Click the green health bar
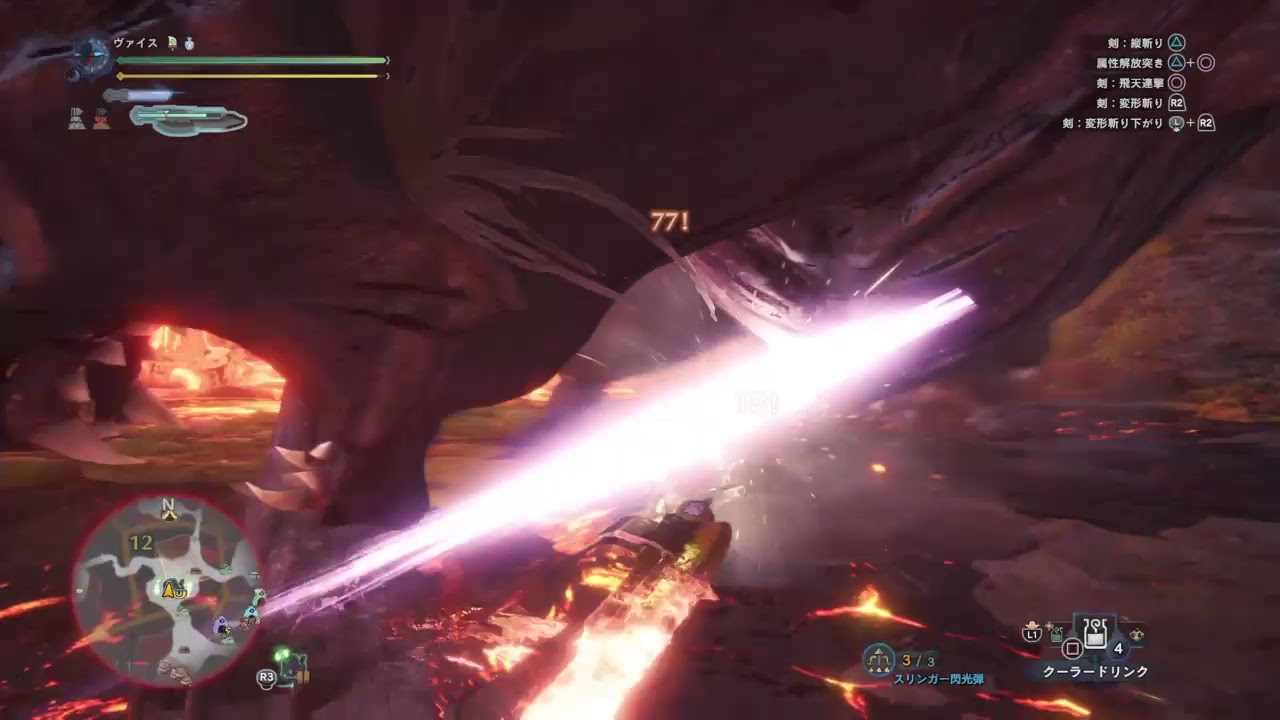 pos(250,60)
